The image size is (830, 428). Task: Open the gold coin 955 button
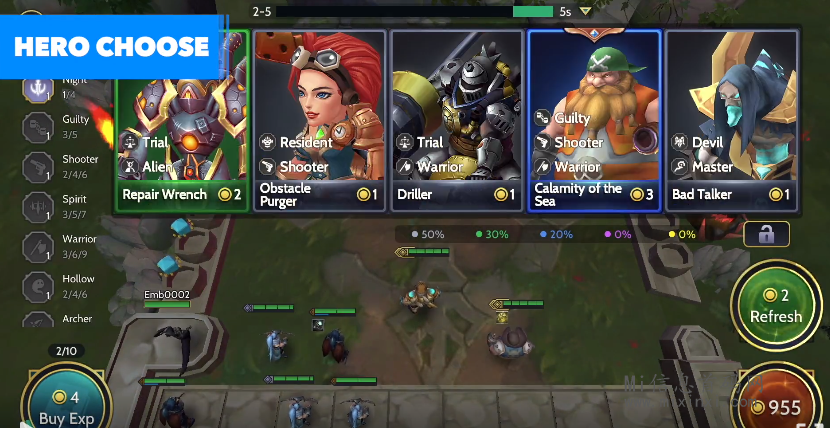pos(776,406)
